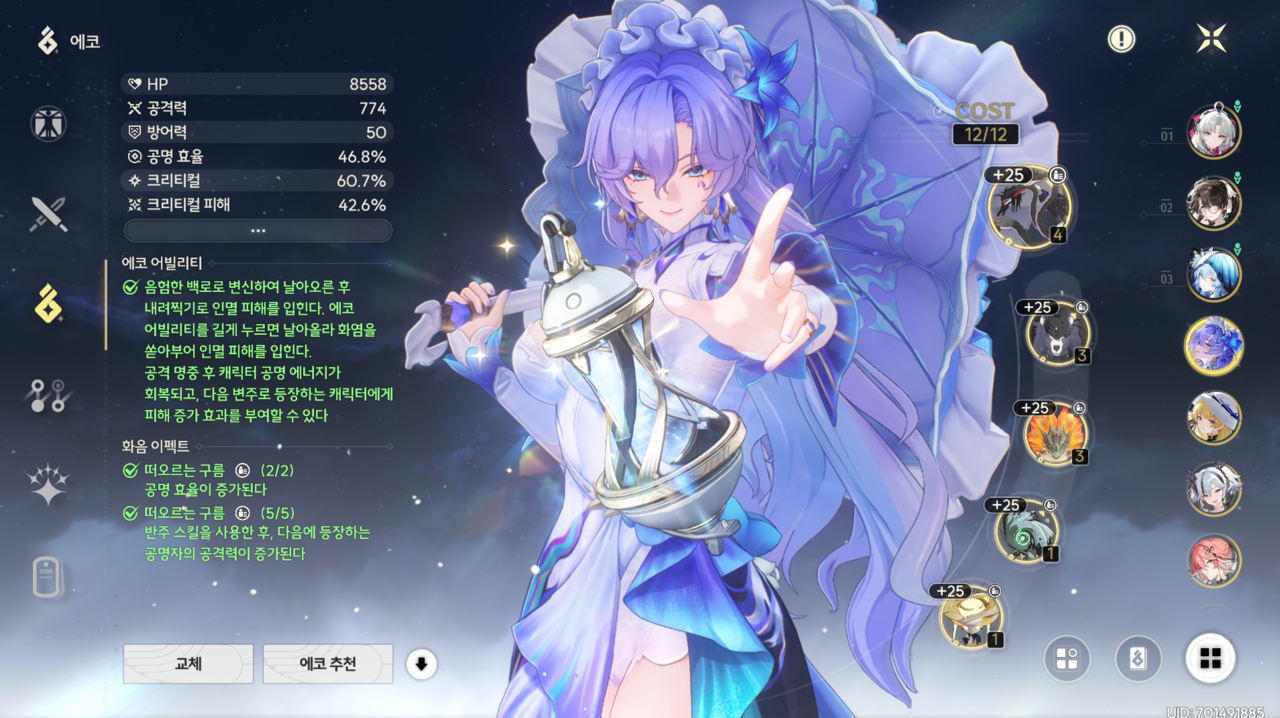This screenshot has height=718, width=1280.
Task: Click the white four-squares grid button
Action: 1210,658
